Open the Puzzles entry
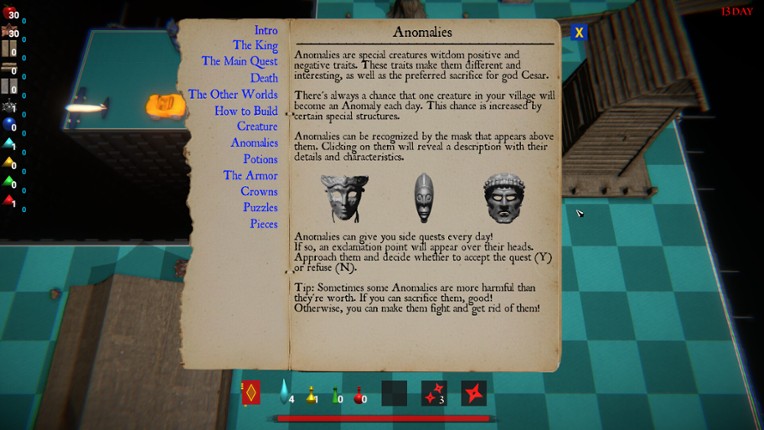764x430 pixels. (260, 208)
